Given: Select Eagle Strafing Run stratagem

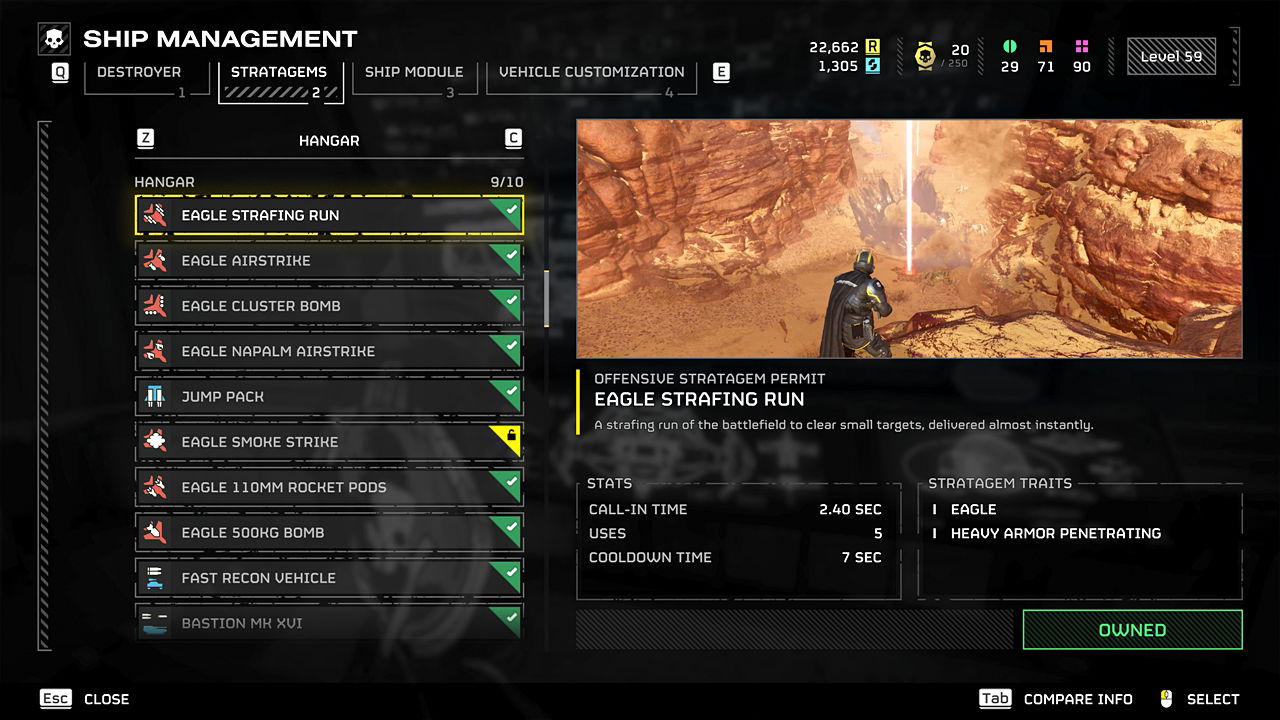Looking at the screenshot, I should pyautogui.click(x=328, y=215).
